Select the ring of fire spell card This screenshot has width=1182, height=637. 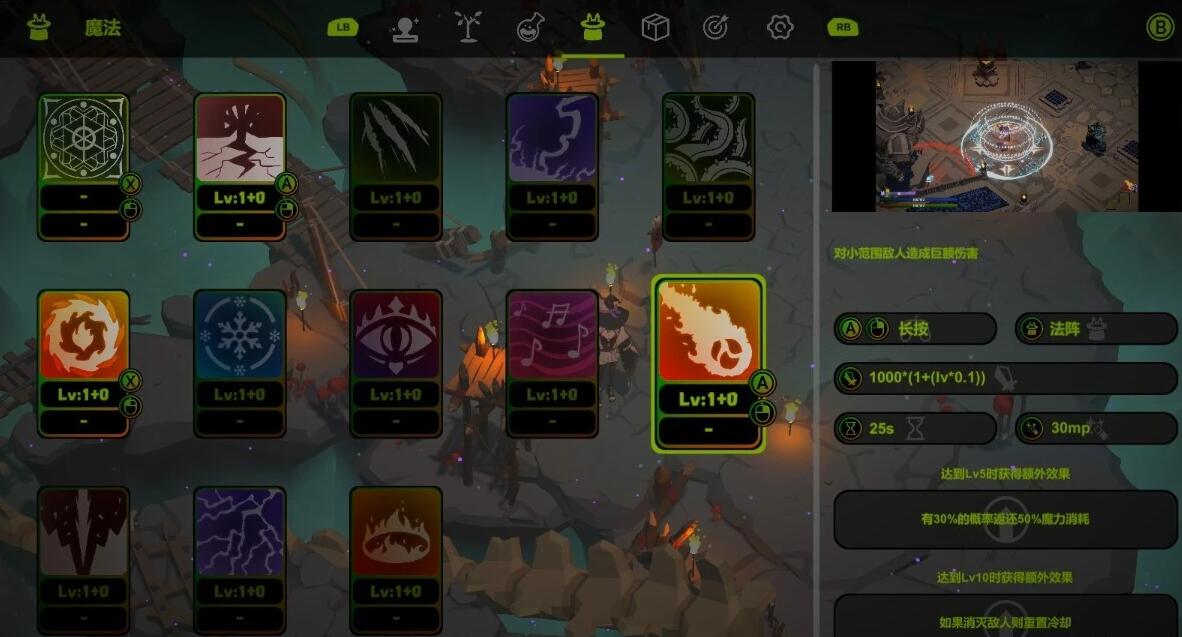396,532
